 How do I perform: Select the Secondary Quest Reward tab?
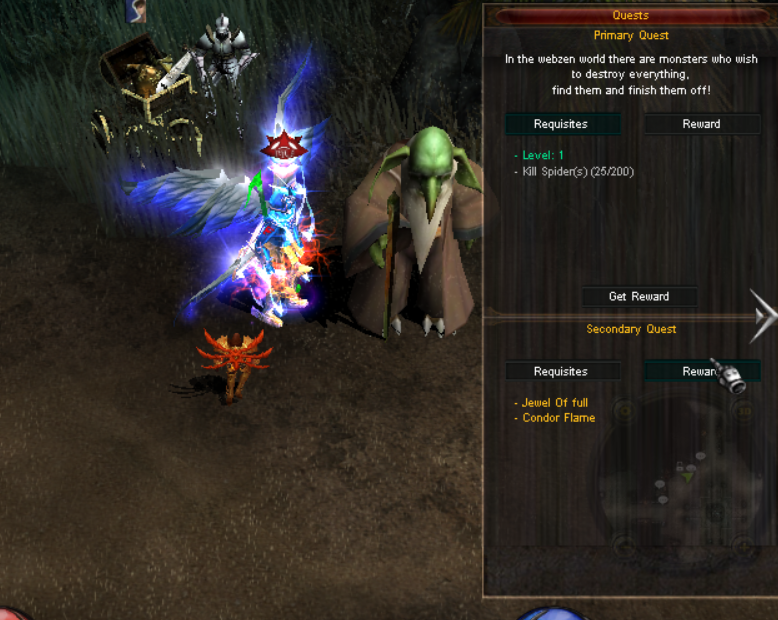[701, 371]
